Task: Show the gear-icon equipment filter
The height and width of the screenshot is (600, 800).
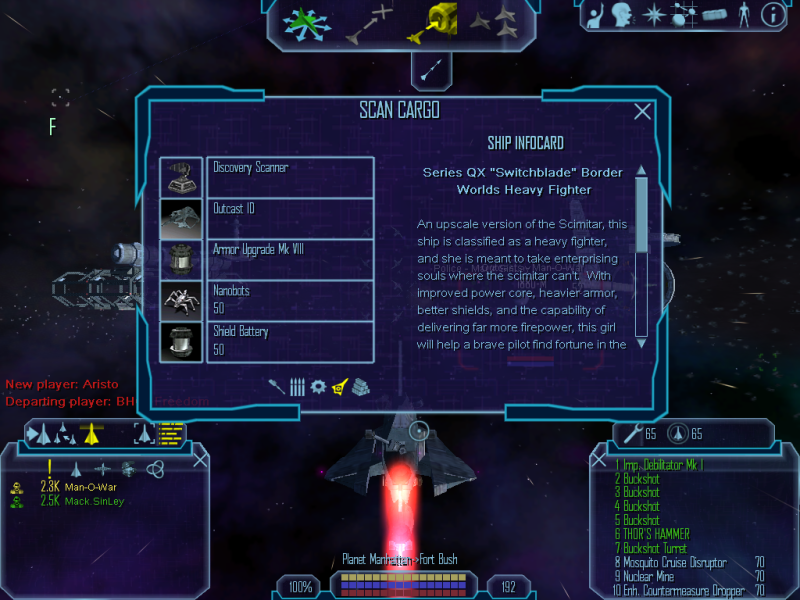Action: point(318,386)
